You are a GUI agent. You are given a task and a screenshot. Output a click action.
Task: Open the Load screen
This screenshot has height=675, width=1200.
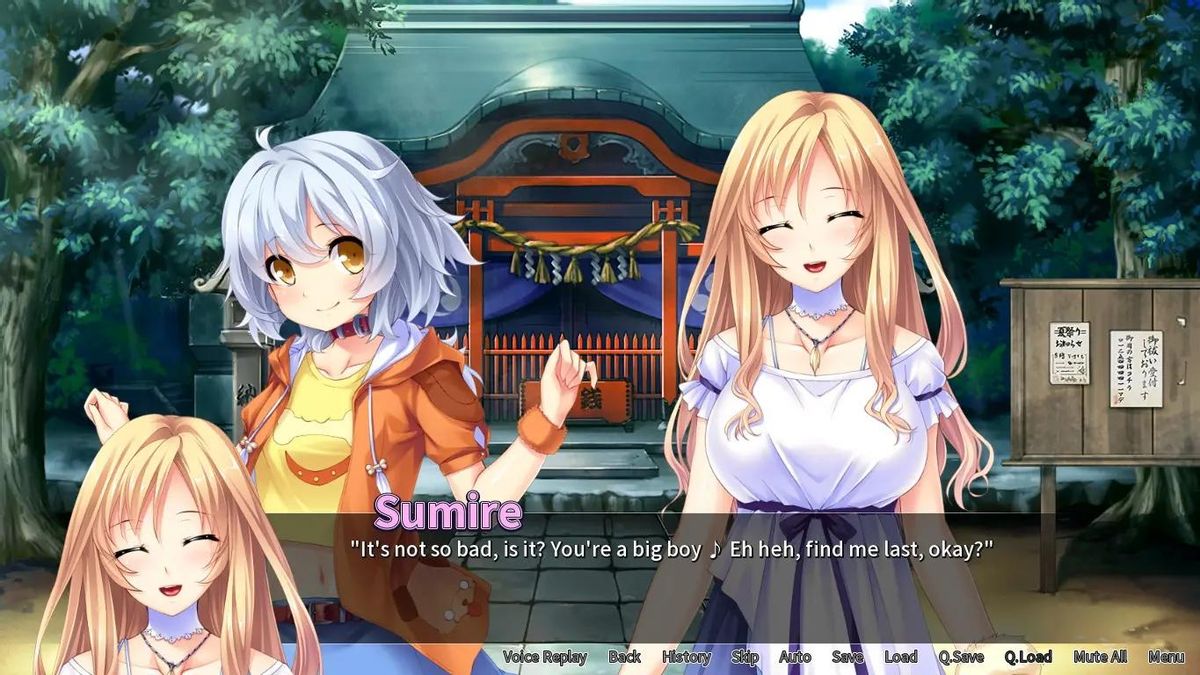click(900, 657)
